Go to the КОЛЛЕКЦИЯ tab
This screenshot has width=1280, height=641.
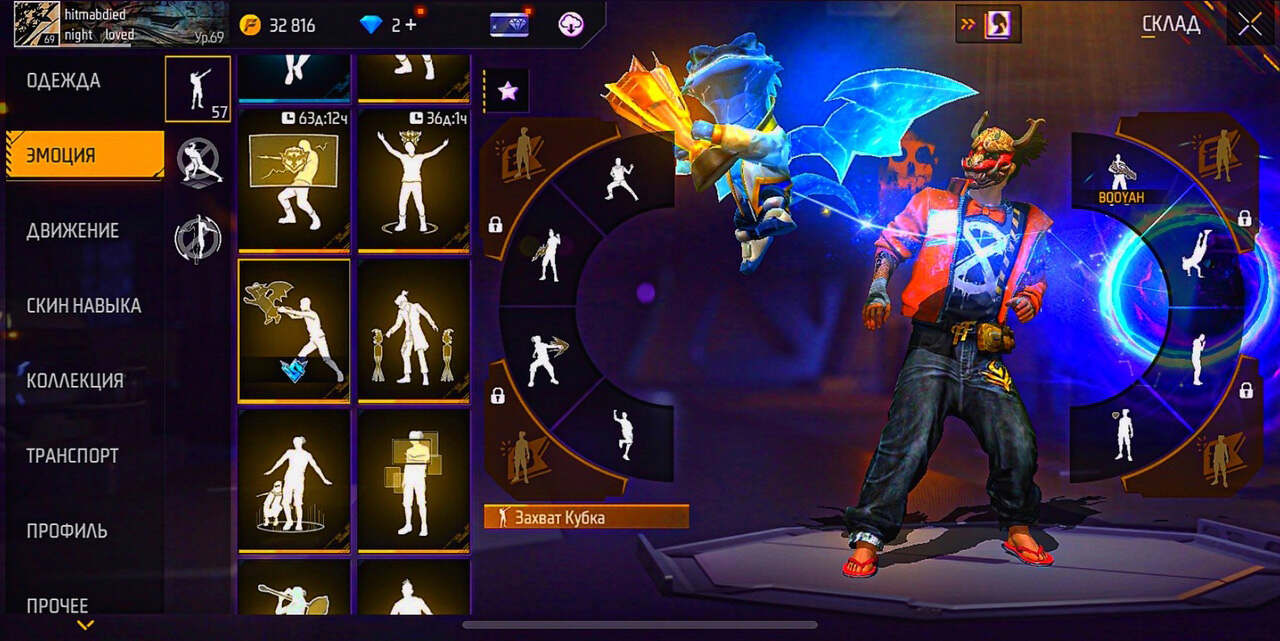pyautogui.click(x=75, y=381)
